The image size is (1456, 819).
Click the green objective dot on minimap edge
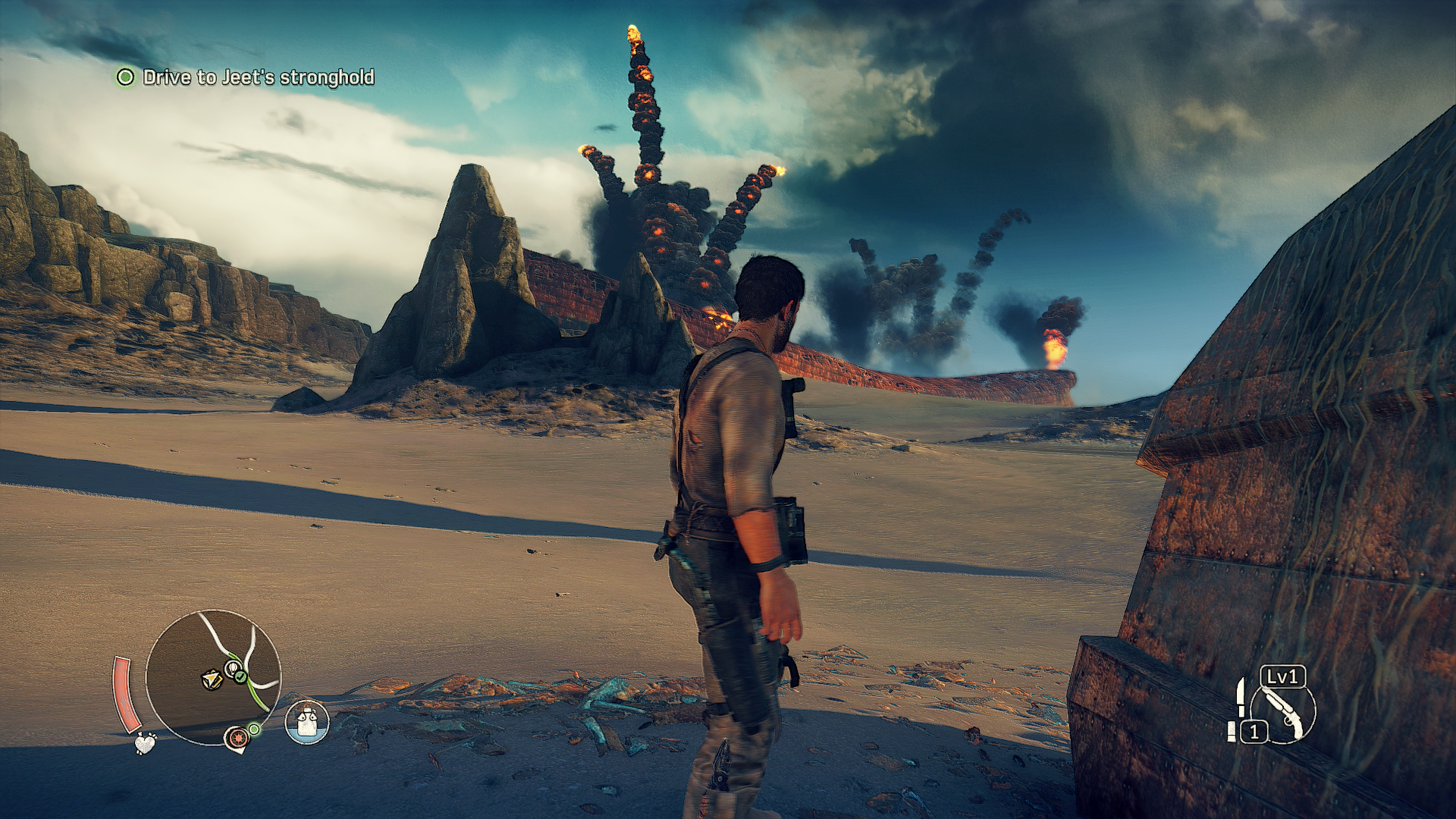tap(255, 729)
